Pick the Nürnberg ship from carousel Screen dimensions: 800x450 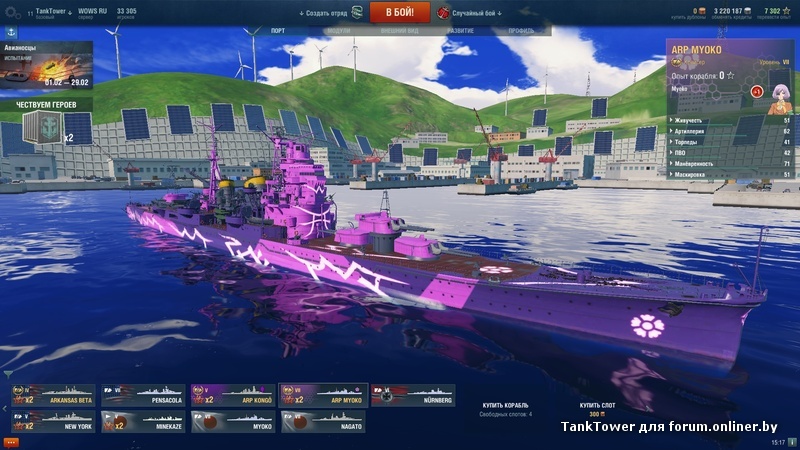pyautogui.click(x=412, y=396)
